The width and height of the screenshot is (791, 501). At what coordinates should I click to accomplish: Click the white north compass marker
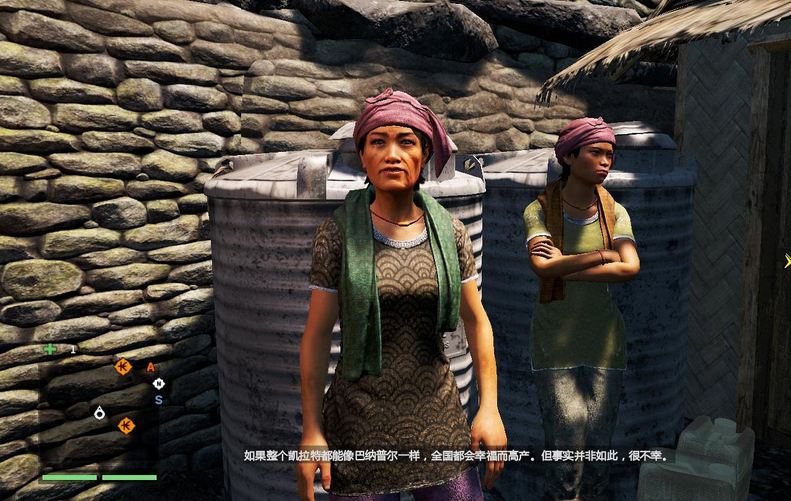click(158, 383)
